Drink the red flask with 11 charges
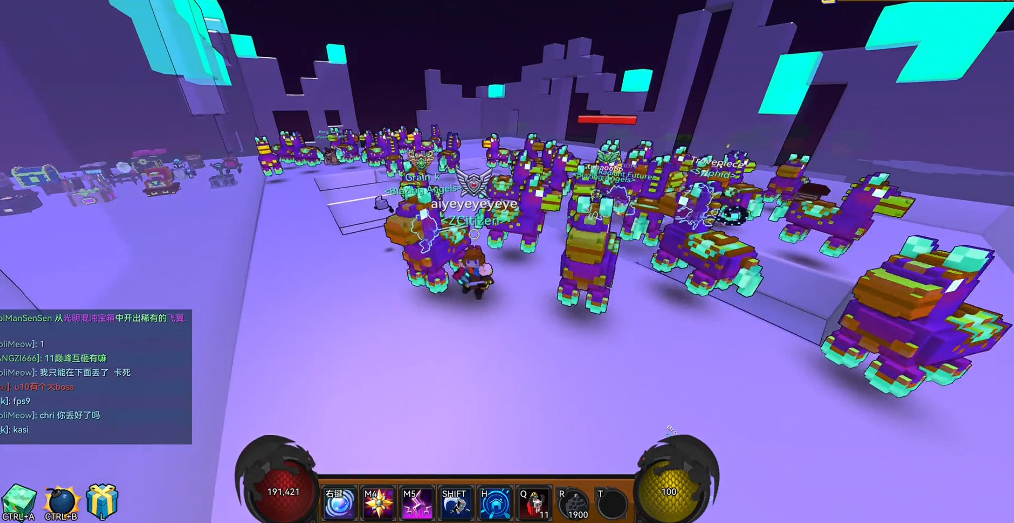 (x=533, y=503)
